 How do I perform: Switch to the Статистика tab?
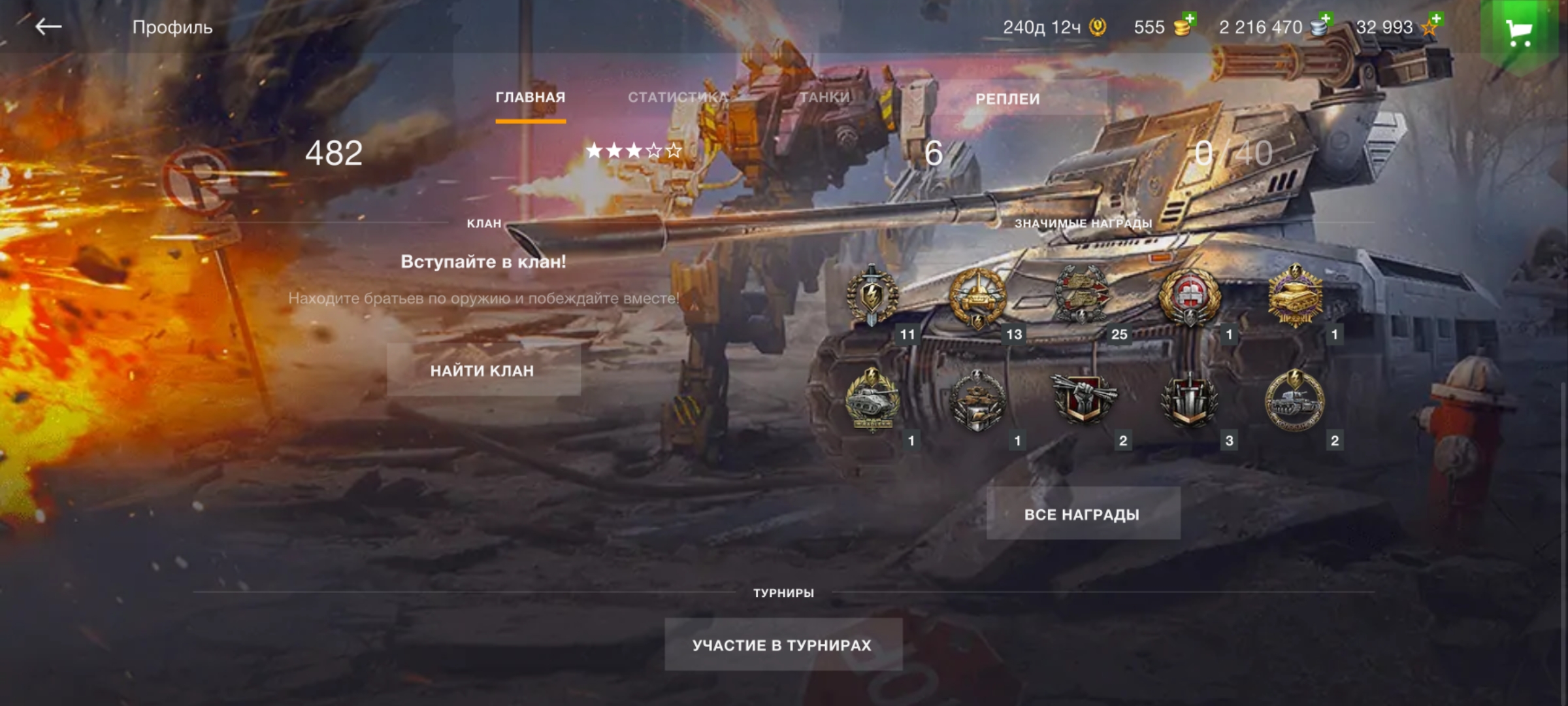click(x=678, y=97)
